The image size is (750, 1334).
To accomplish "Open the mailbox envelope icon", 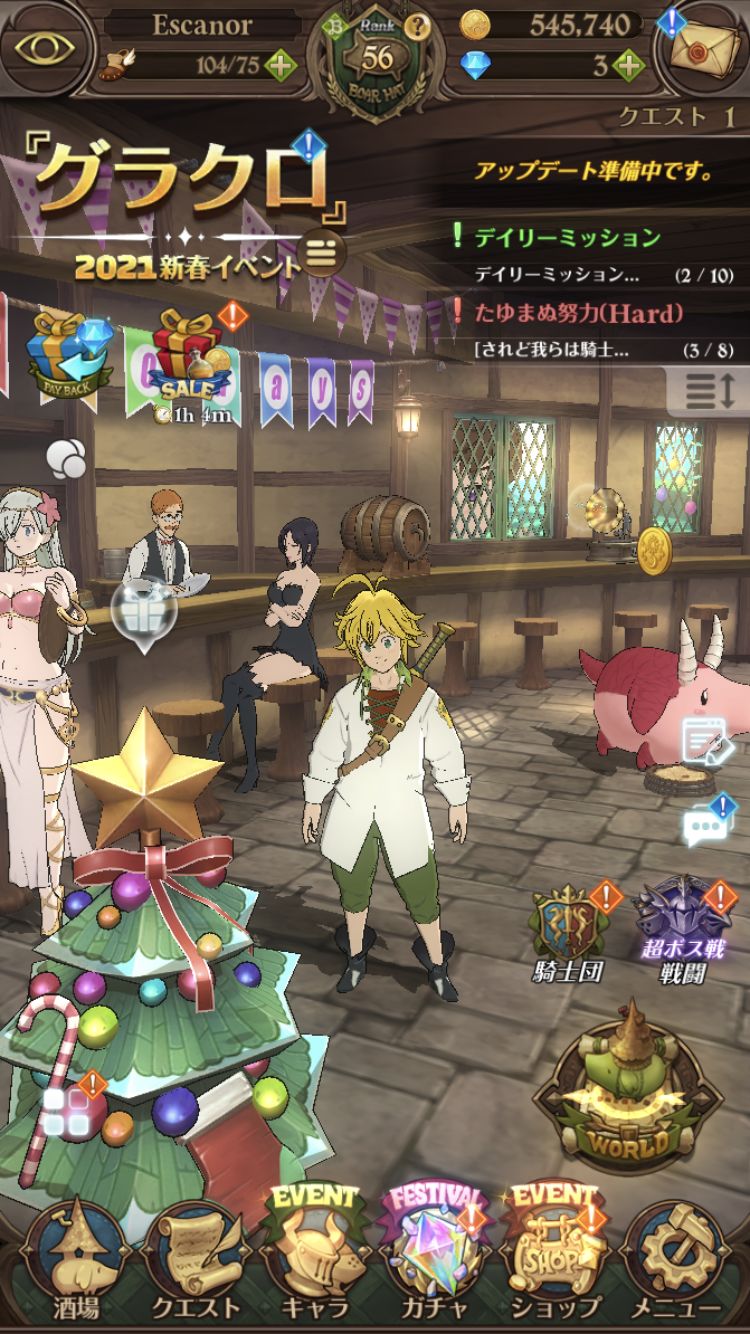I will (703, 47).
